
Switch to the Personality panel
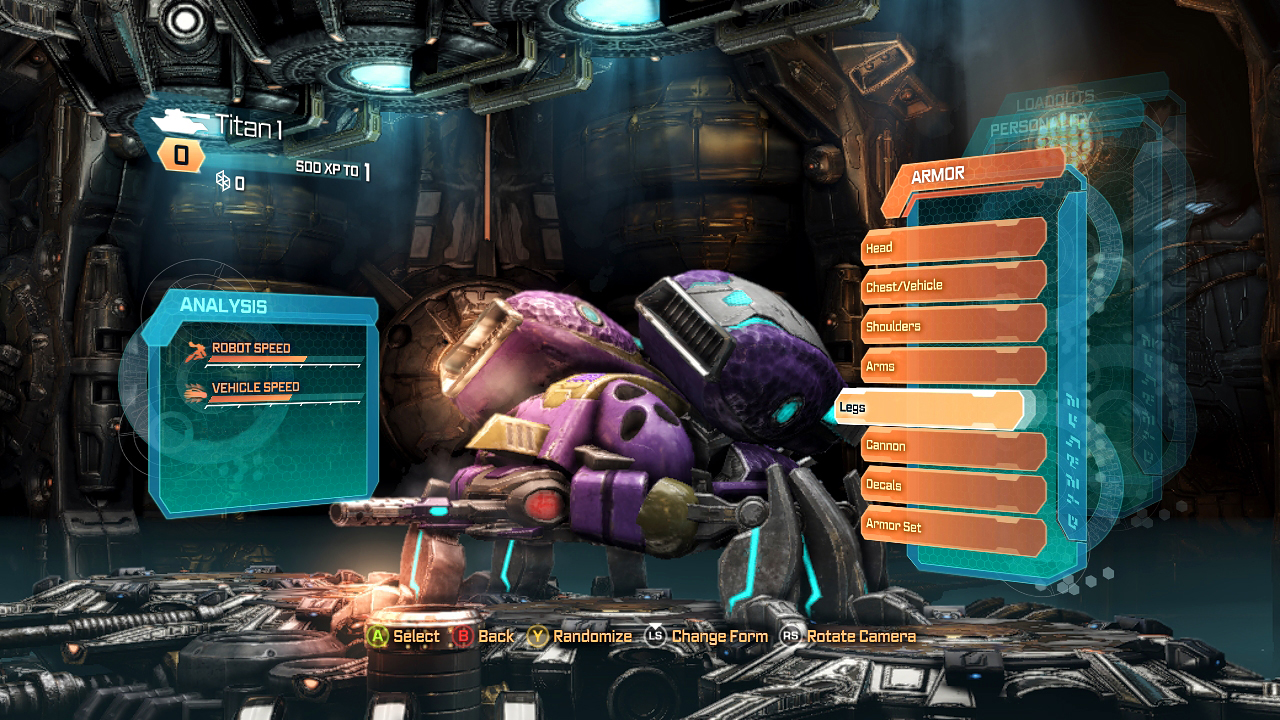[1040, 128]
